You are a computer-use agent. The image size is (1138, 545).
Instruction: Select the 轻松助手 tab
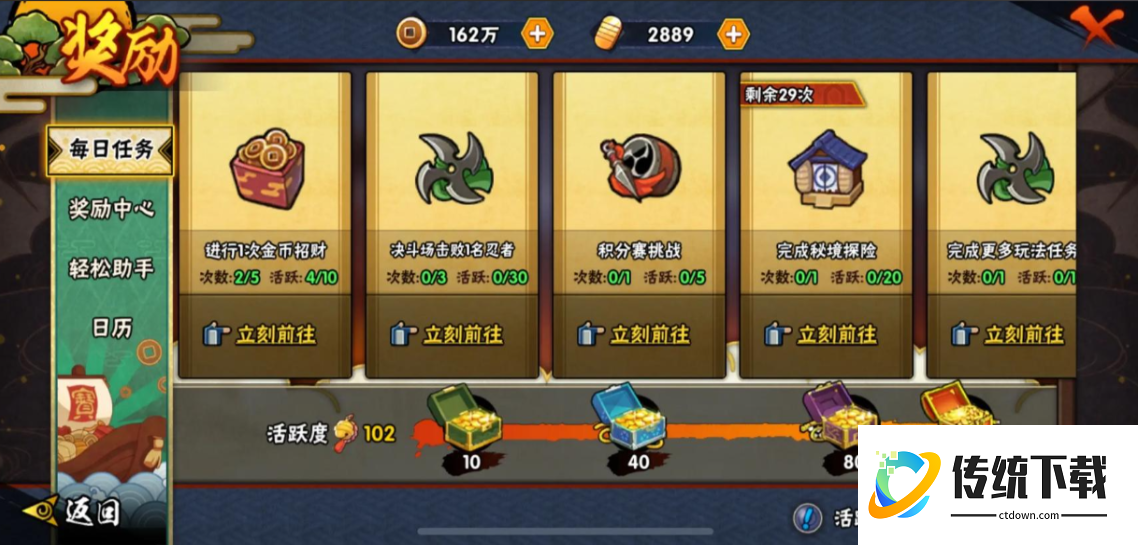click(x=110, y=268)
